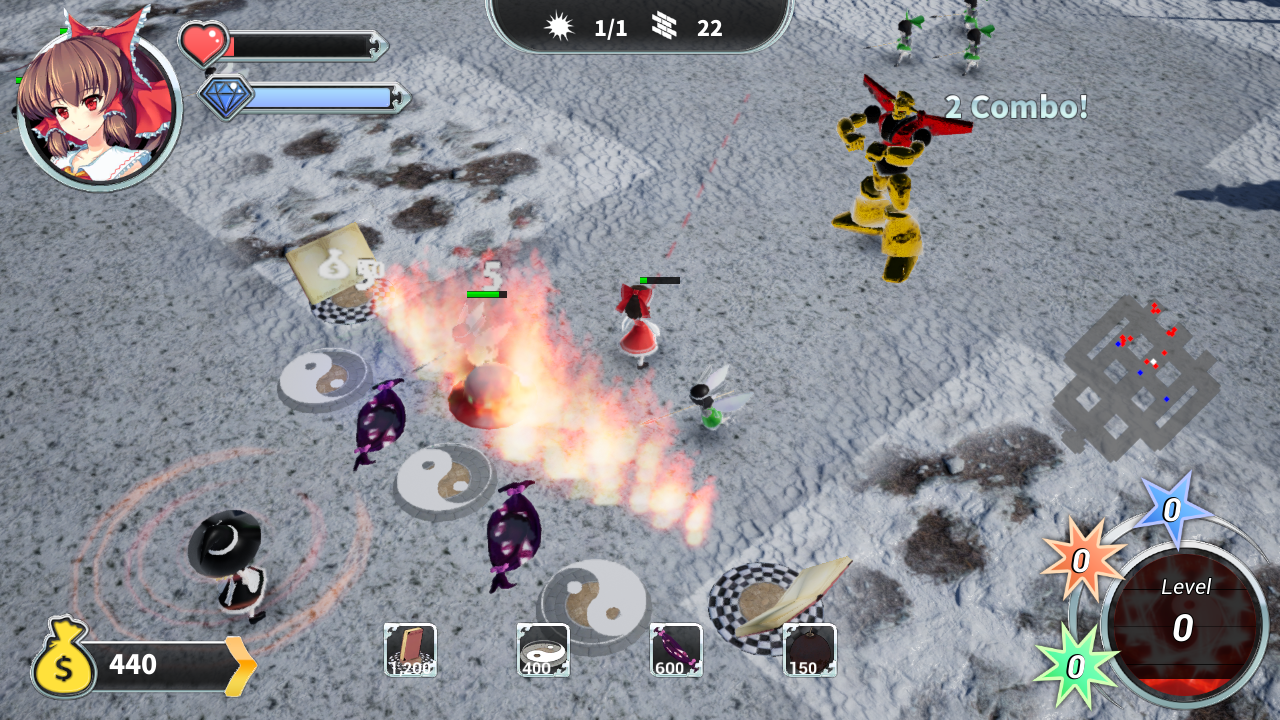Image resolution: width=1280 pixels, height=720 pixels.
Task: Click the sun icon showing wave 1/1
Action: (560, 27)
